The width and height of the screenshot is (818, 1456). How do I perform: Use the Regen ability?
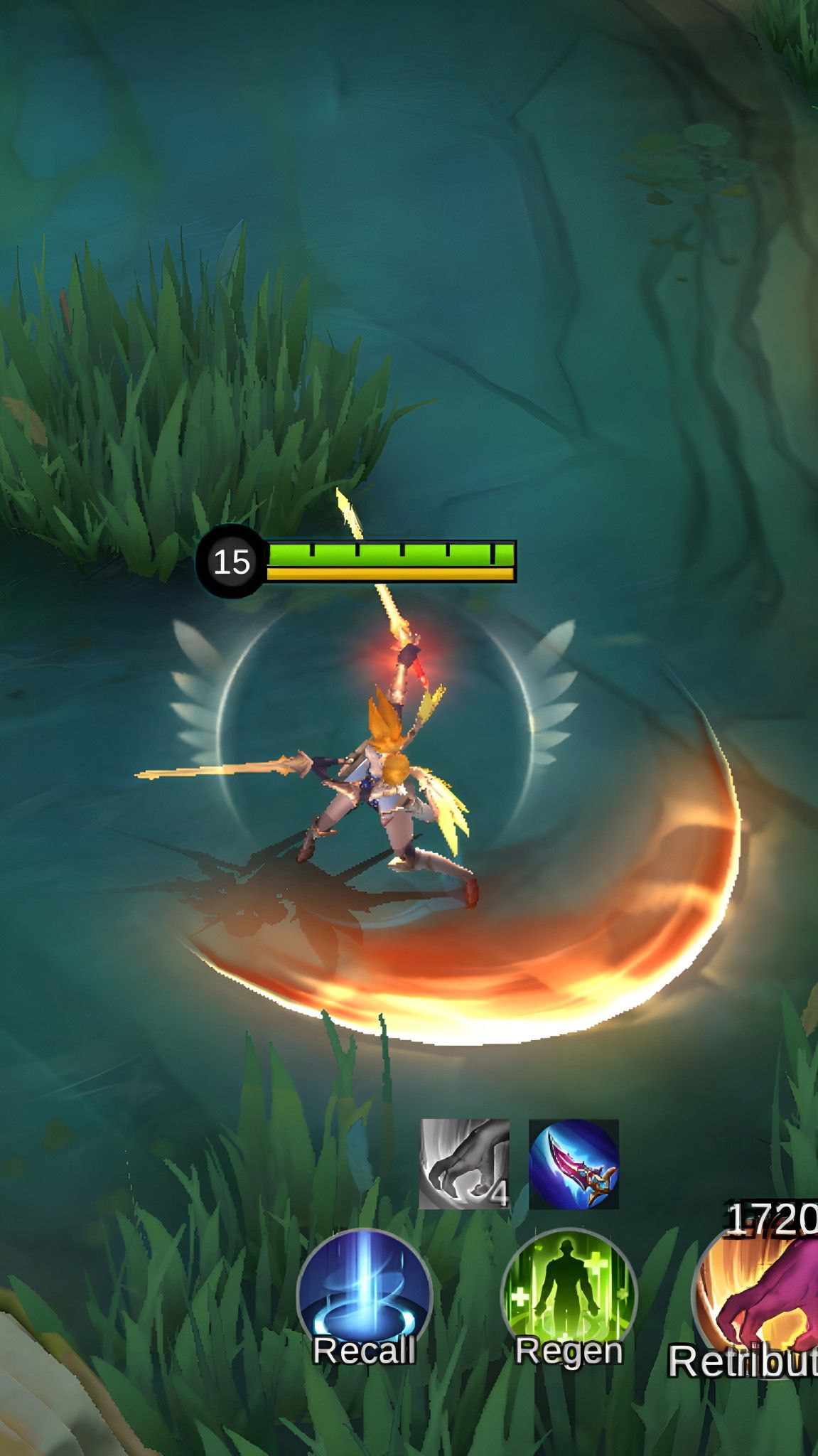[x=569, y=1296]
